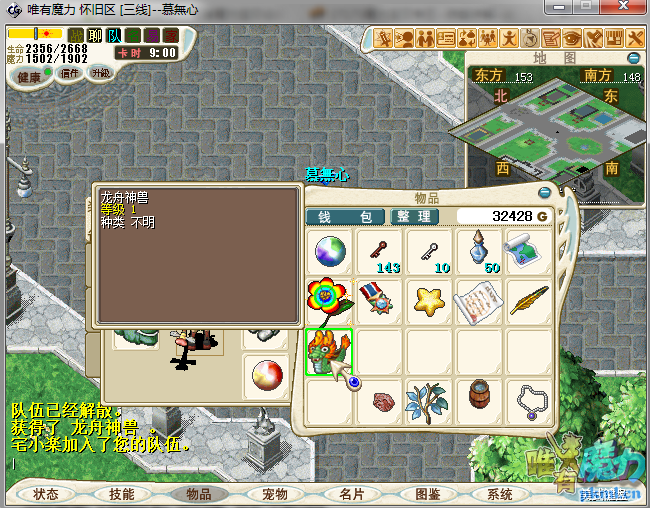This screenshot has width=650, height=508.
Task: Choose the pearl necklace item
Action: 530,402
